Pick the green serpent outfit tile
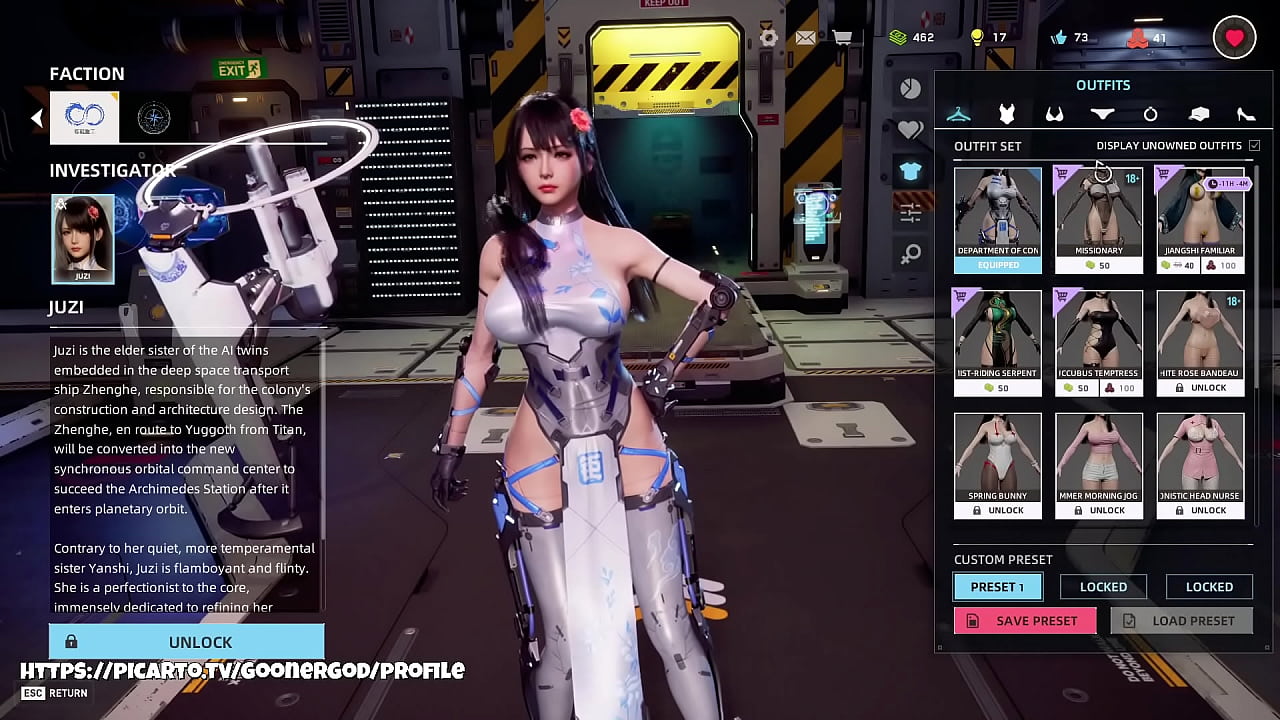 (x=997, y=343)
